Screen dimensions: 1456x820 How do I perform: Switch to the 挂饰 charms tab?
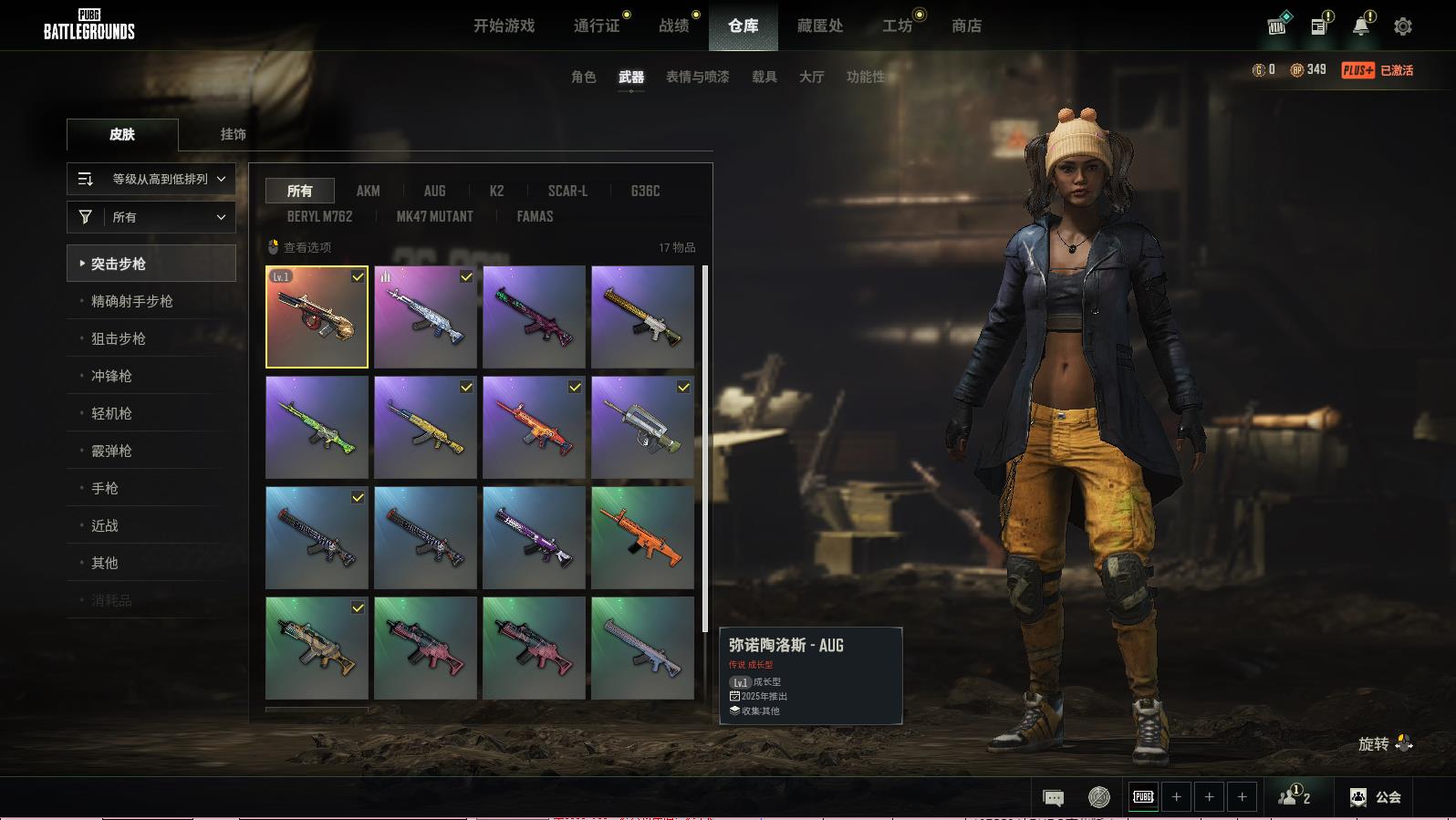pos(233,134)
